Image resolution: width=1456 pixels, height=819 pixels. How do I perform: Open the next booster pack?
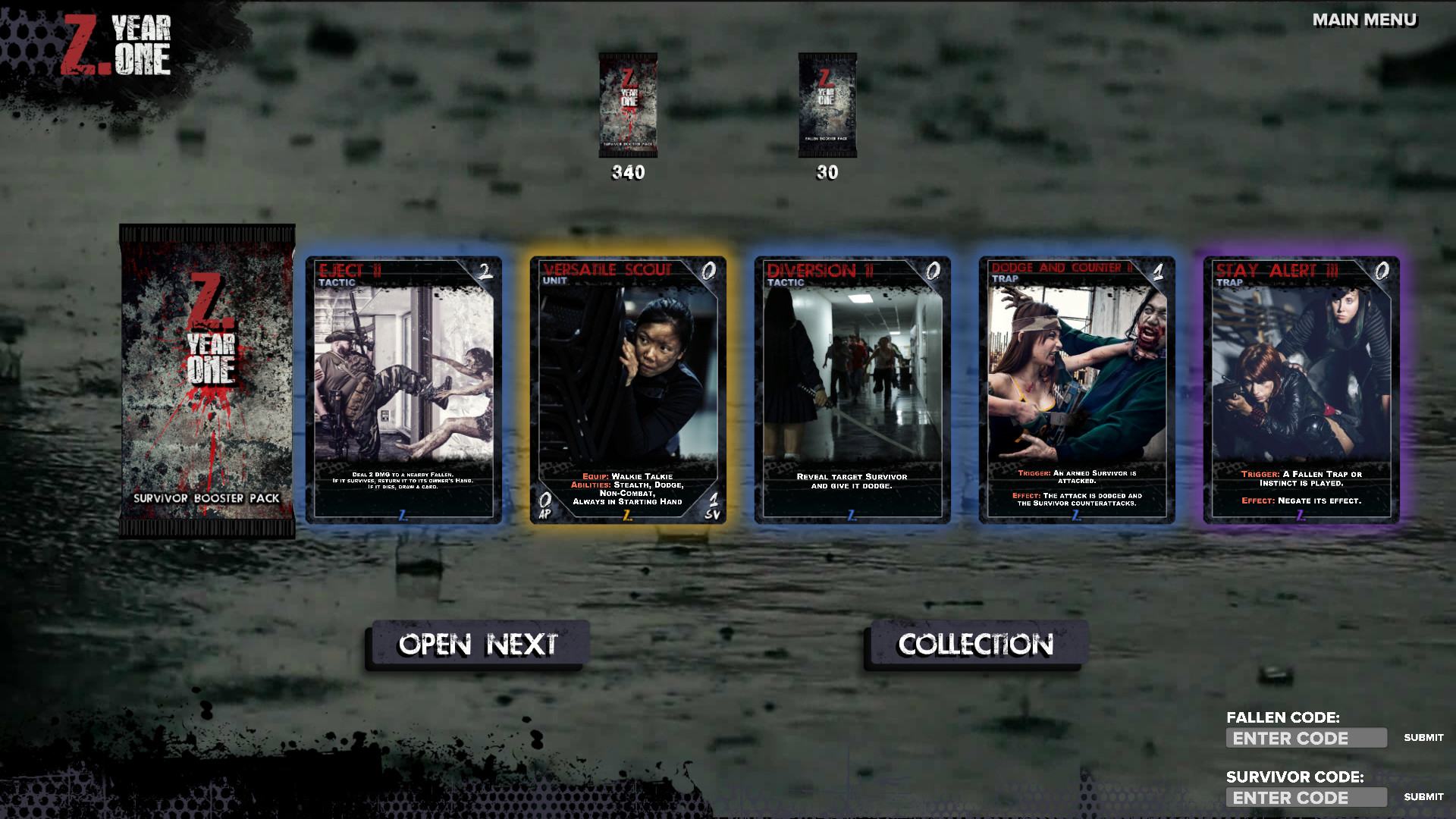click(x=478, y=645)
